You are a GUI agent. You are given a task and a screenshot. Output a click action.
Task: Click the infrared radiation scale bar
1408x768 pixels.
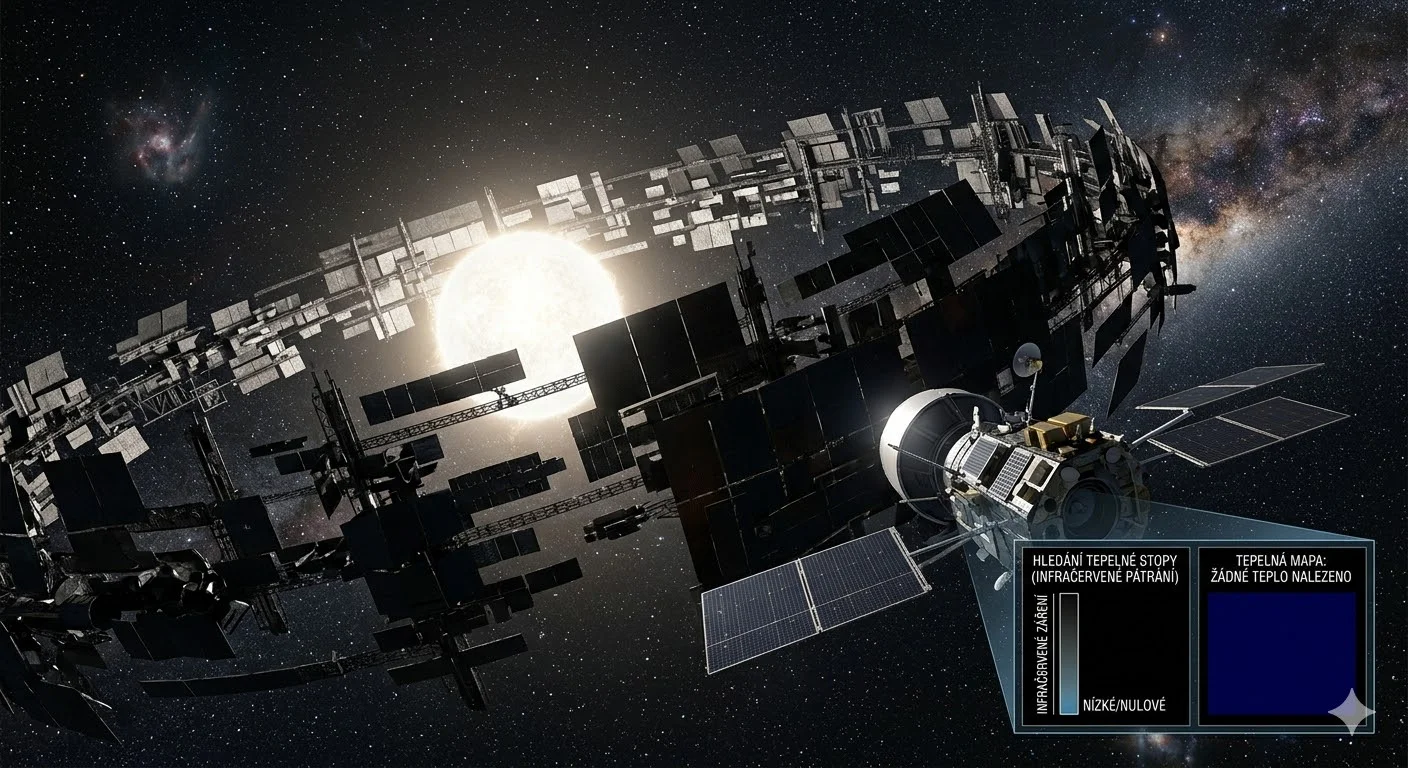pos(1069,653)
